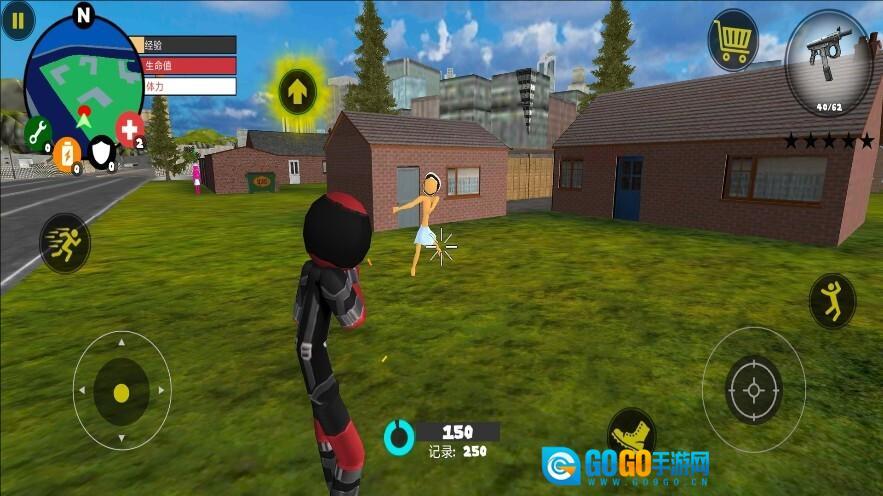Screen dimensions: 883x496
Task: Use the green wrench repair item
Action: (38, 131)
